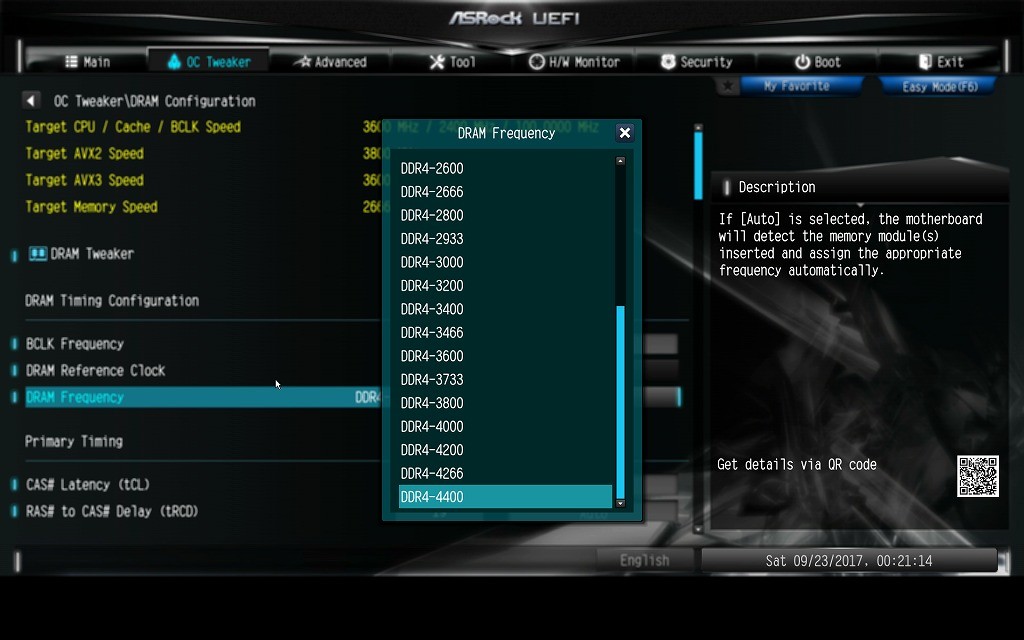
Task: Choose the DDR4-3600 frequency option
Action: [432, 356]
